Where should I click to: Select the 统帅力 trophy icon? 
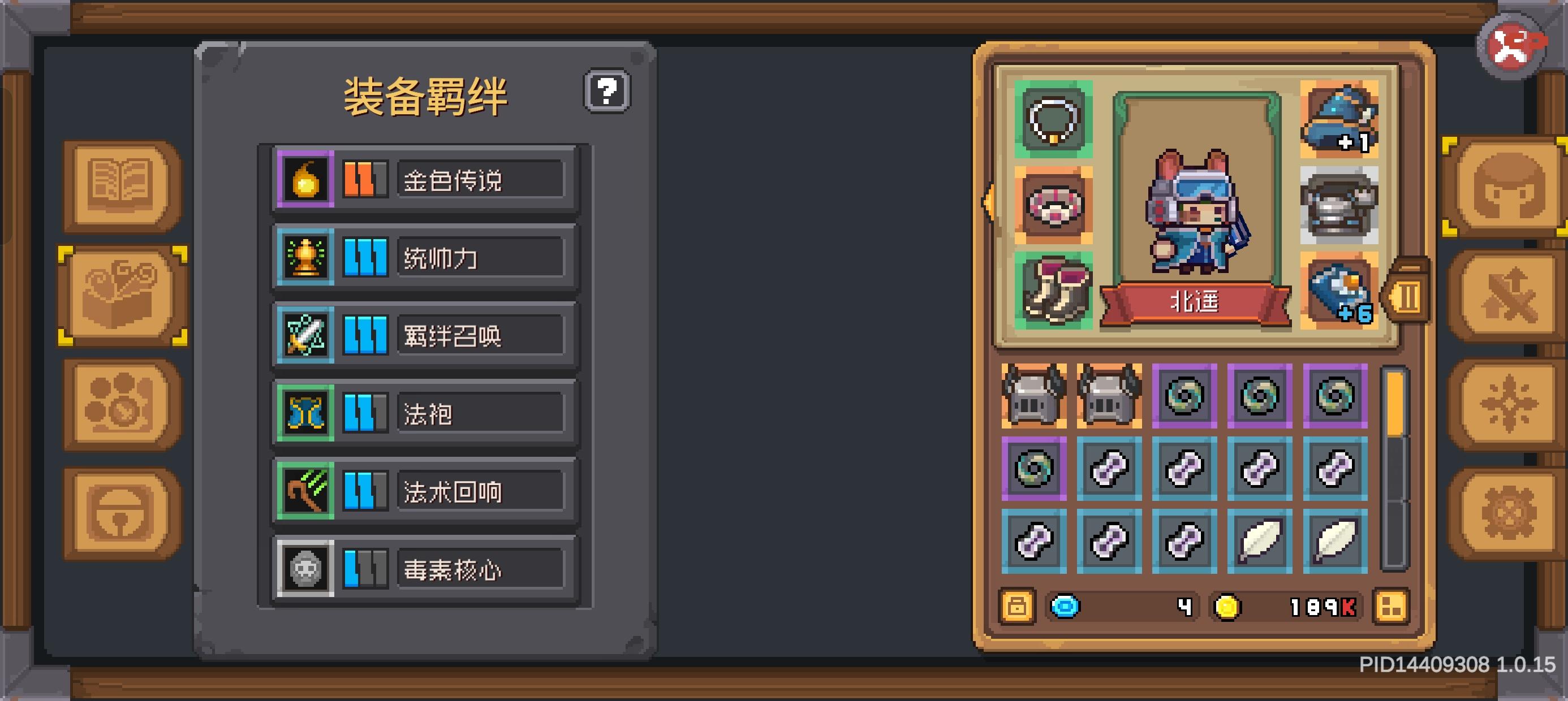[305, 256]
